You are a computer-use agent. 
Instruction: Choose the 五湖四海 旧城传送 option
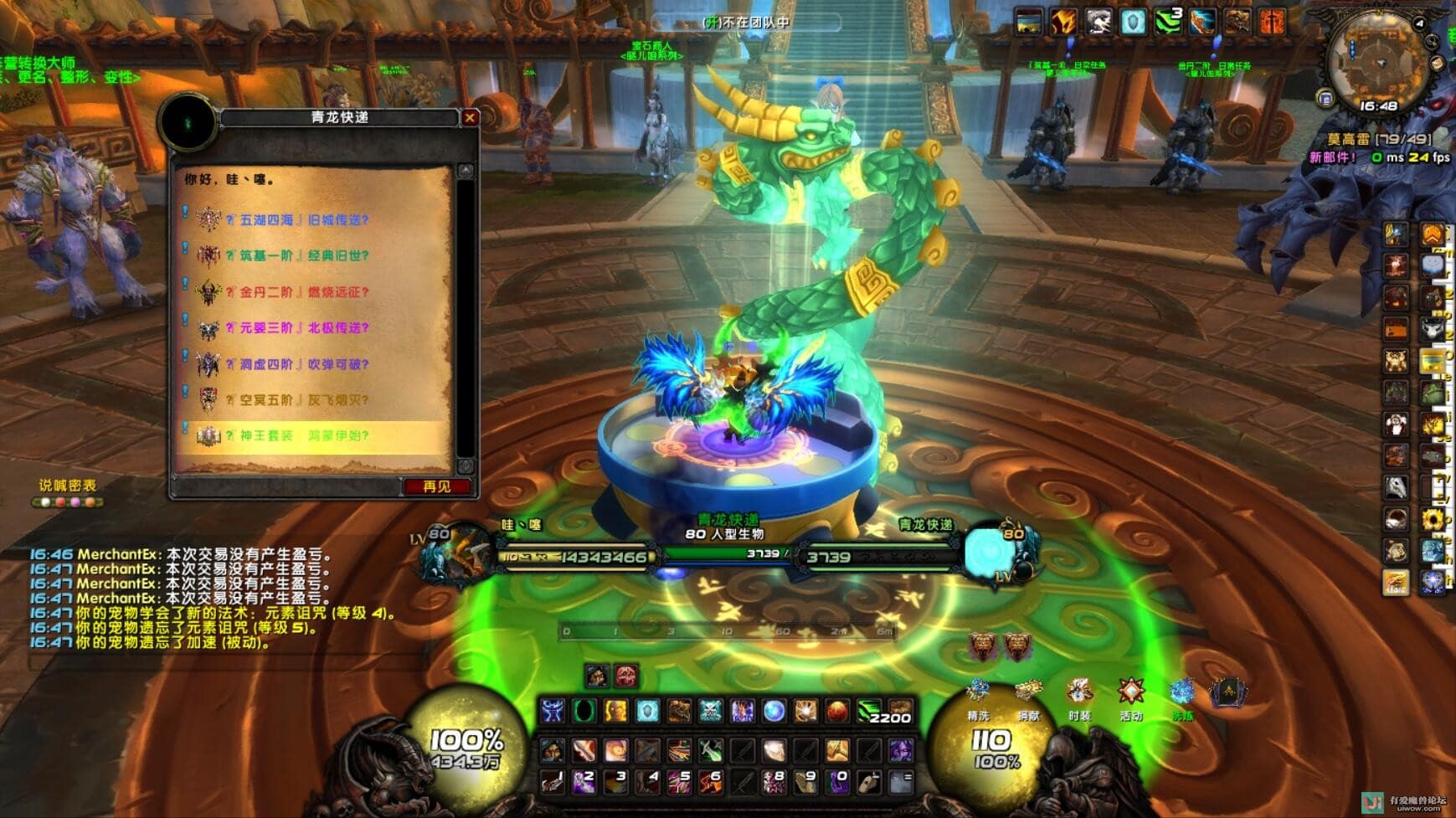[305, 220]
